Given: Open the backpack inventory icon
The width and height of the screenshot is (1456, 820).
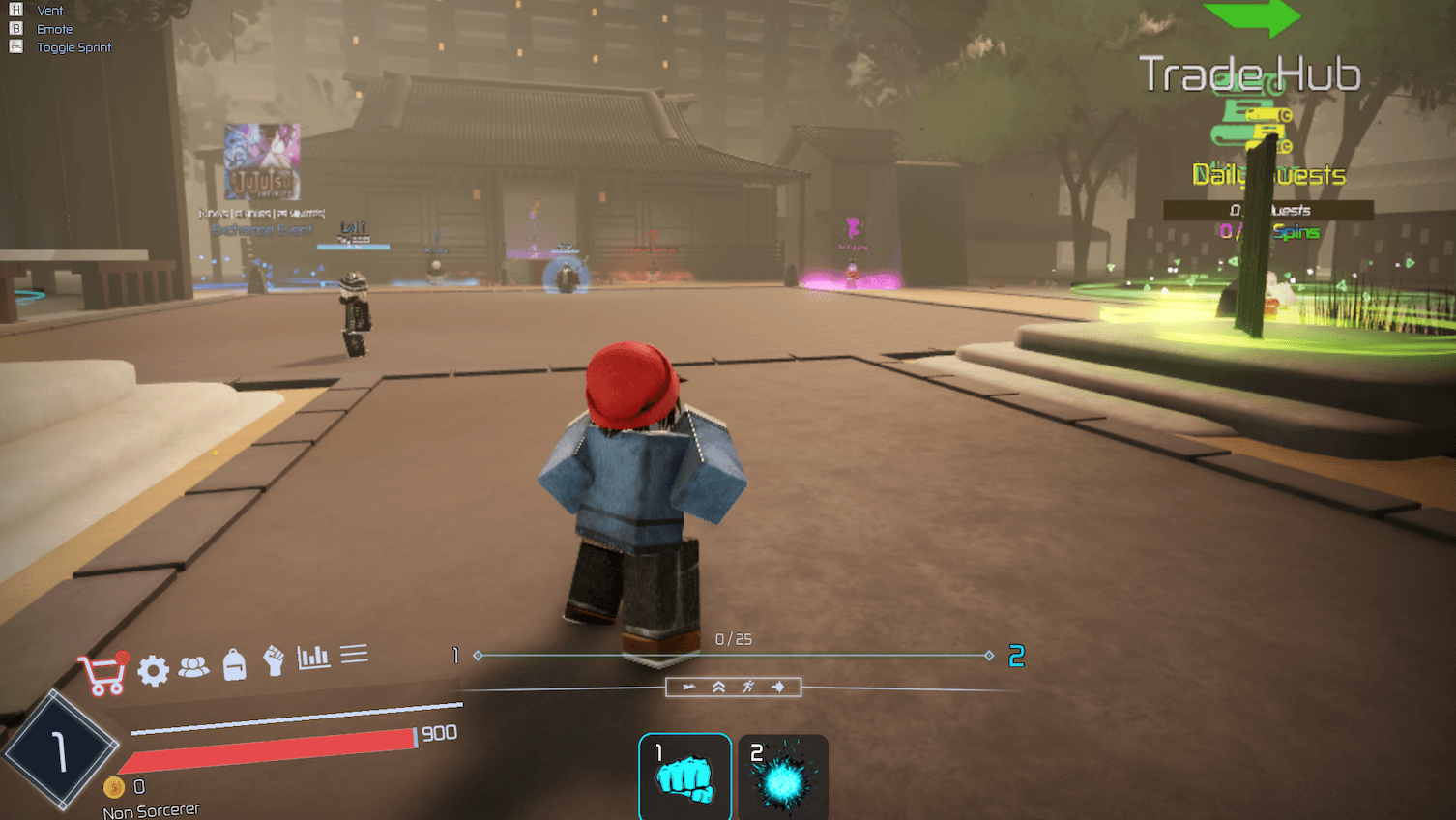Looking at the screenshot, I should [234, 665].
